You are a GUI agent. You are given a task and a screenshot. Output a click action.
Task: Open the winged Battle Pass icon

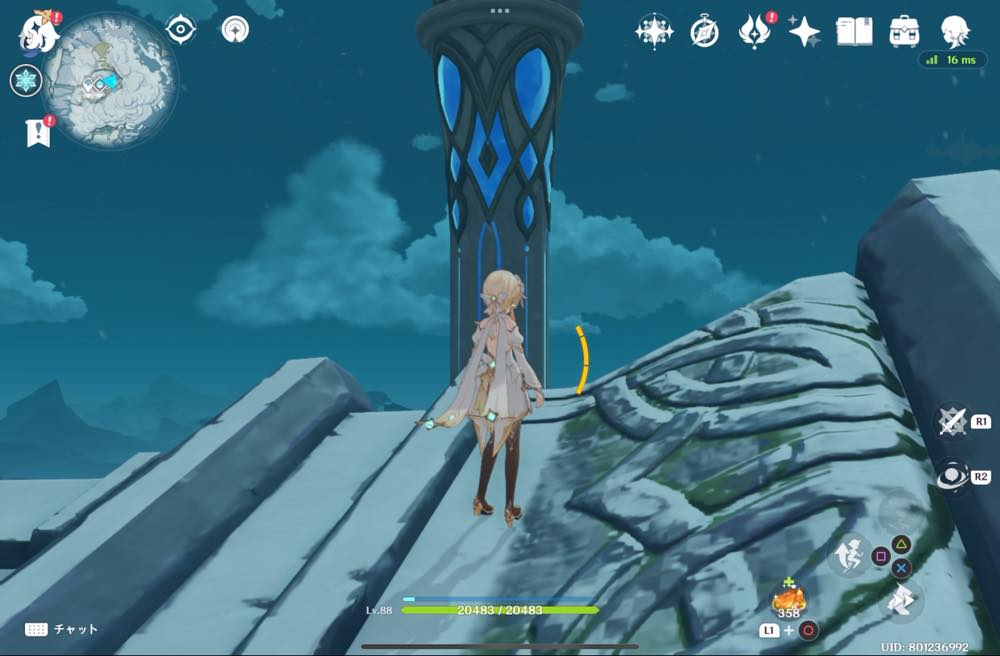754,32
